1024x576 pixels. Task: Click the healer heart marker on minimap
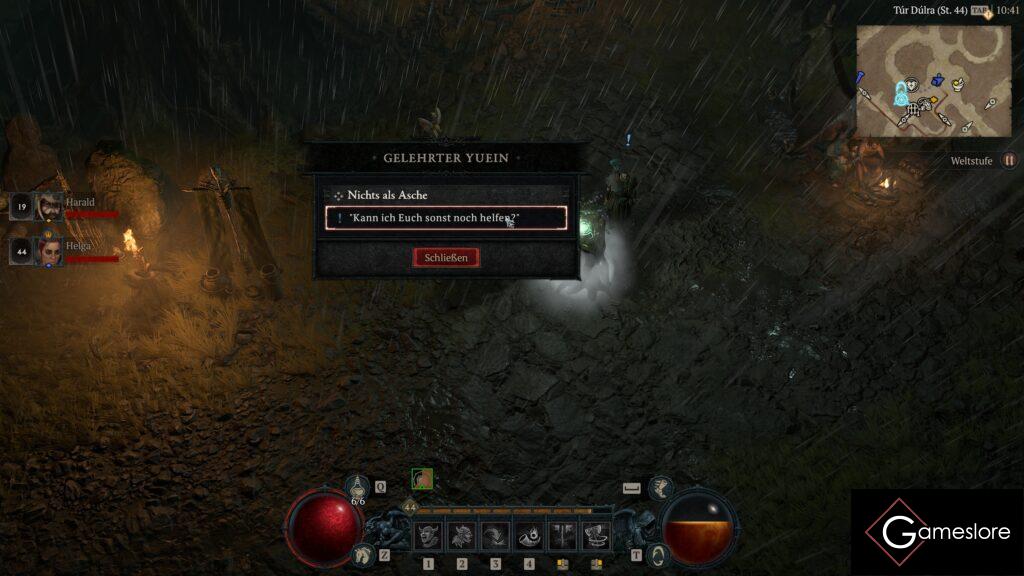pyautogui.click(x=911, y=86)
